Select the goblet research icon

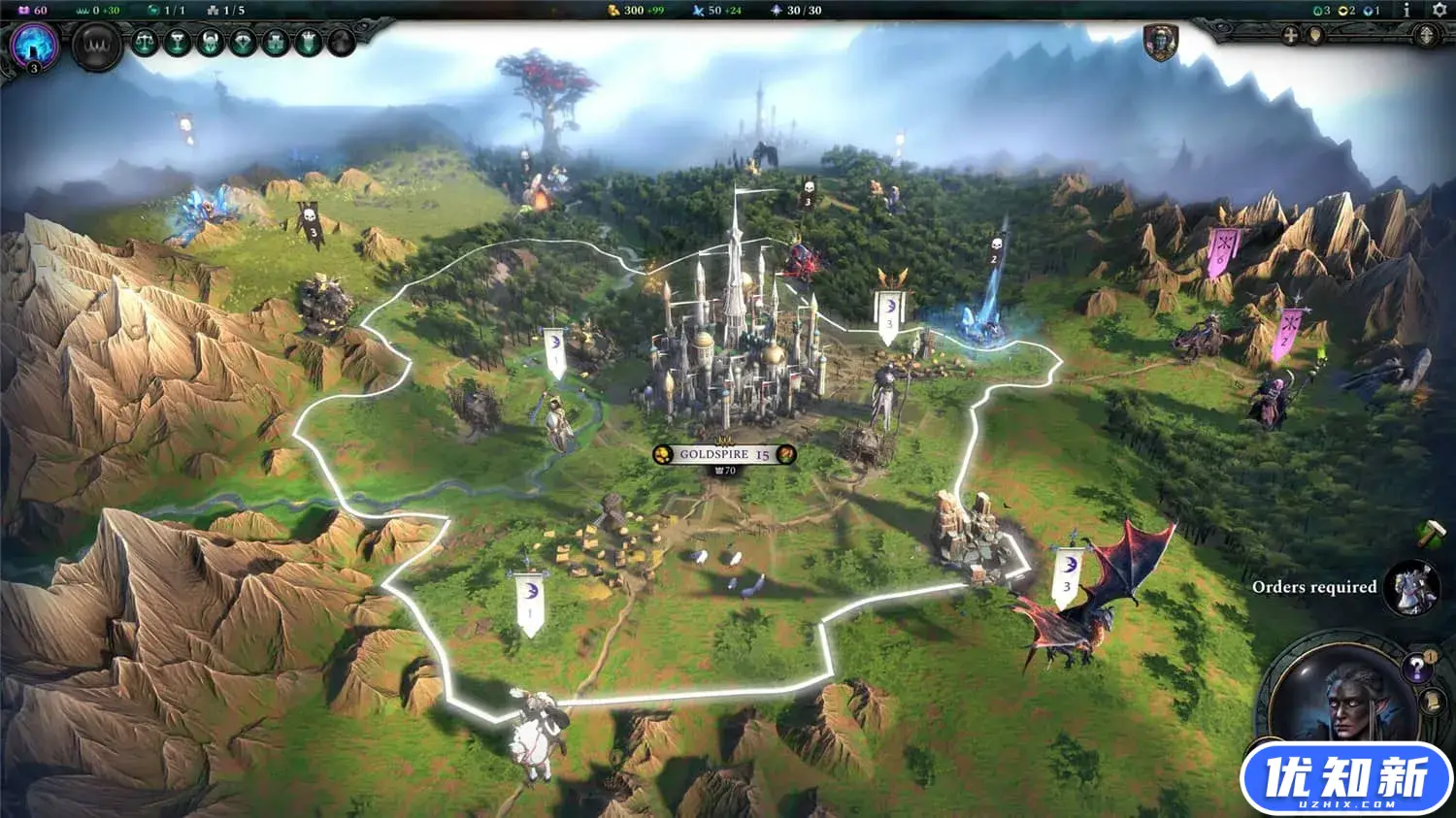[177, 43]
